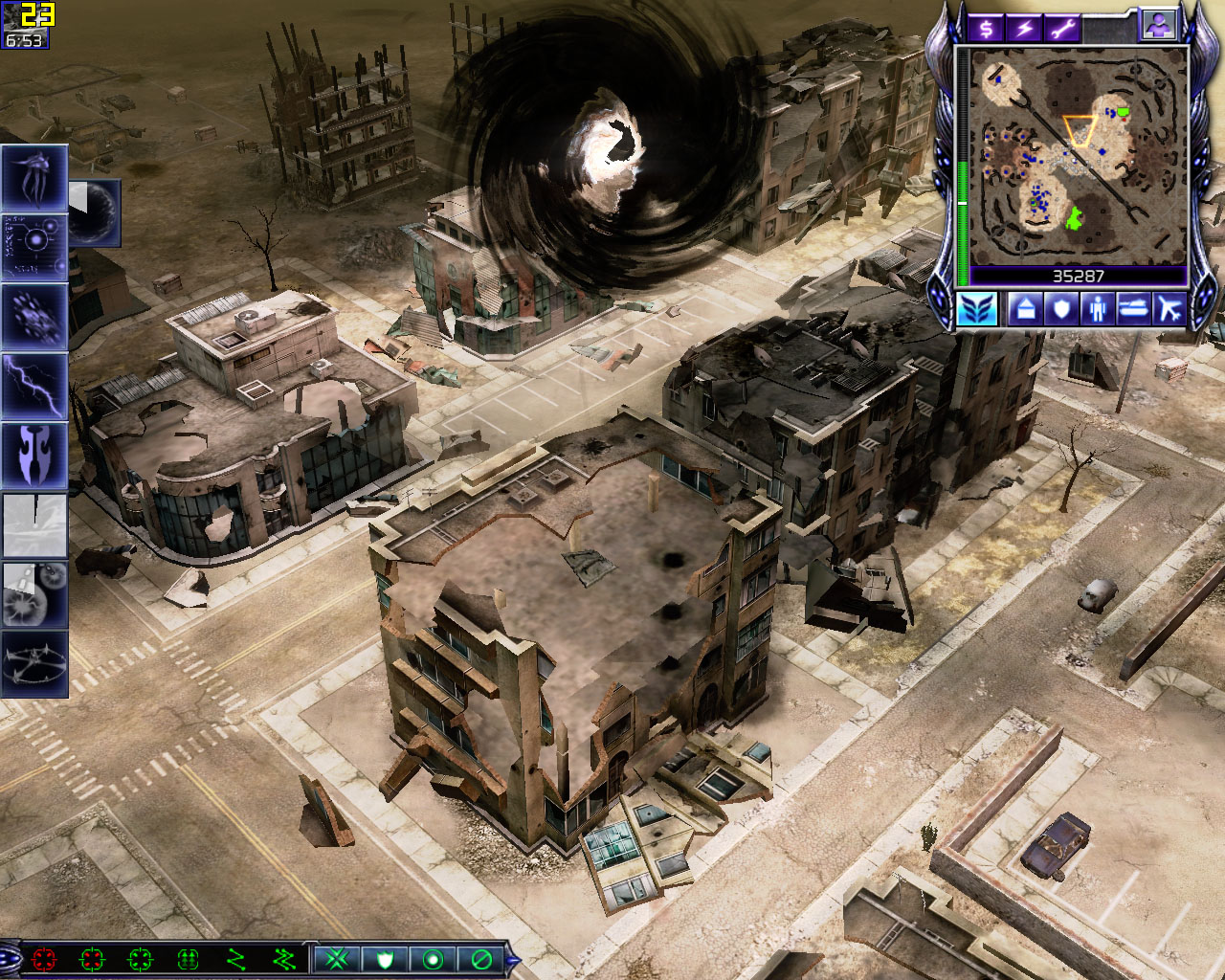Open the shield support structures tab

(x=1060, y=309)
